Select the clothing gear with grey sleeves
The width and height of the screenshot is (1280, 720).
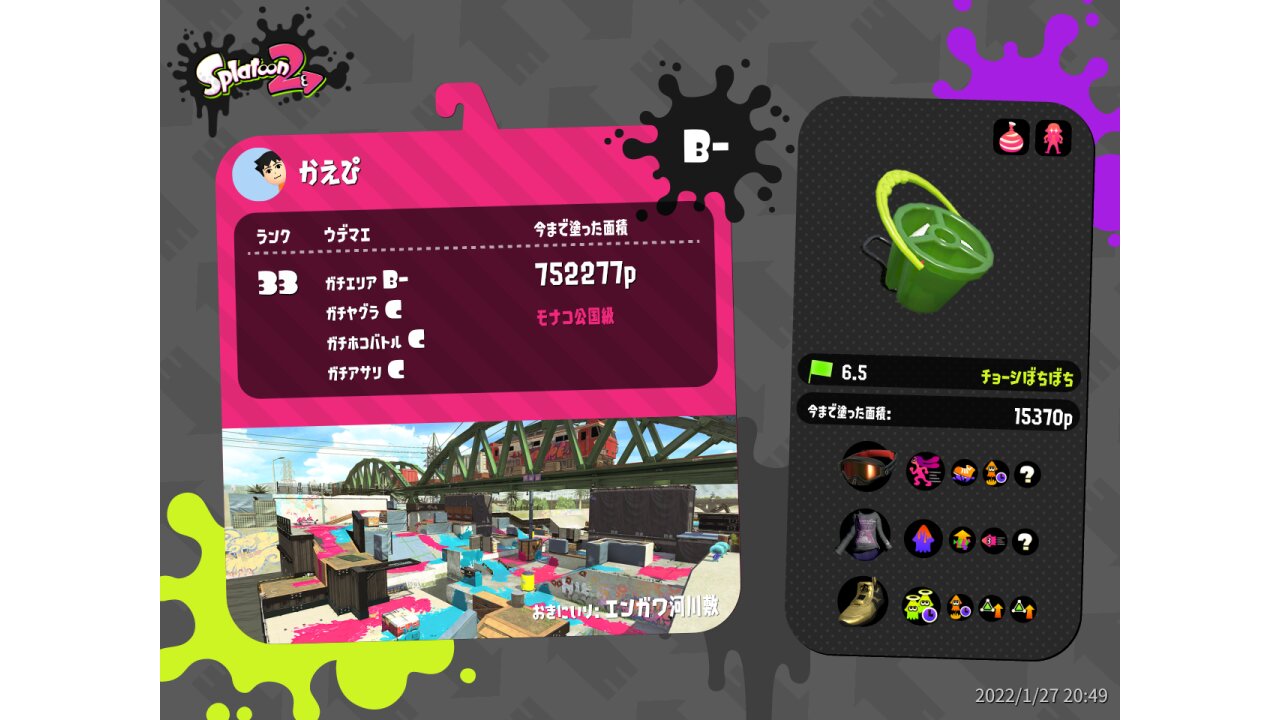864,535
